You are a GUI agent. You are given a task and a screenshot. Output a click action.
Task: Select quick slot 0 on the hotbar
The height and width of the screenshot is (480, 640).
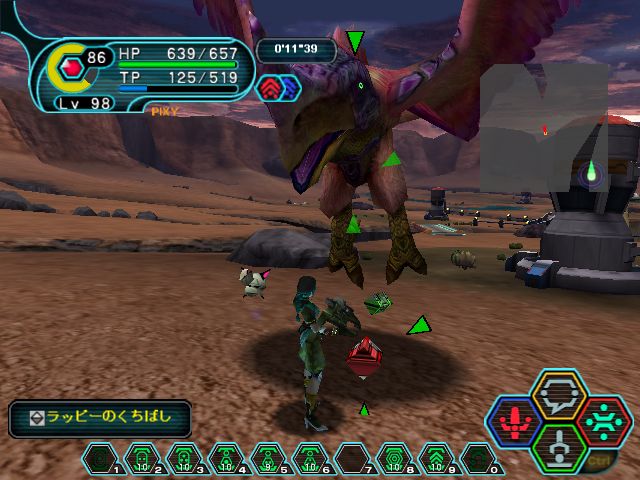click(478, 460)
